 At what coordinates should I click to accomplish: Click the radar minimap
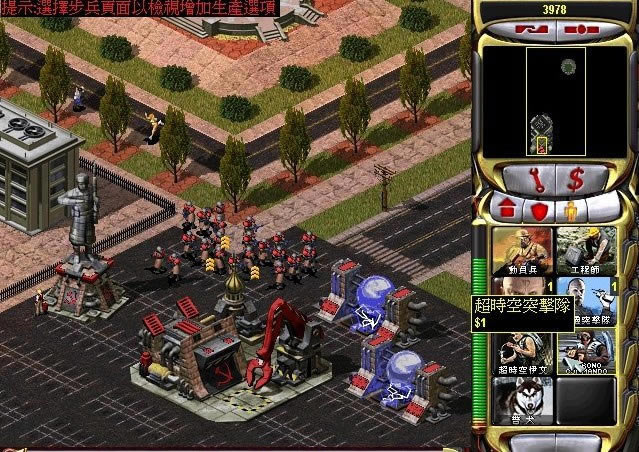[x=556, y=101]
